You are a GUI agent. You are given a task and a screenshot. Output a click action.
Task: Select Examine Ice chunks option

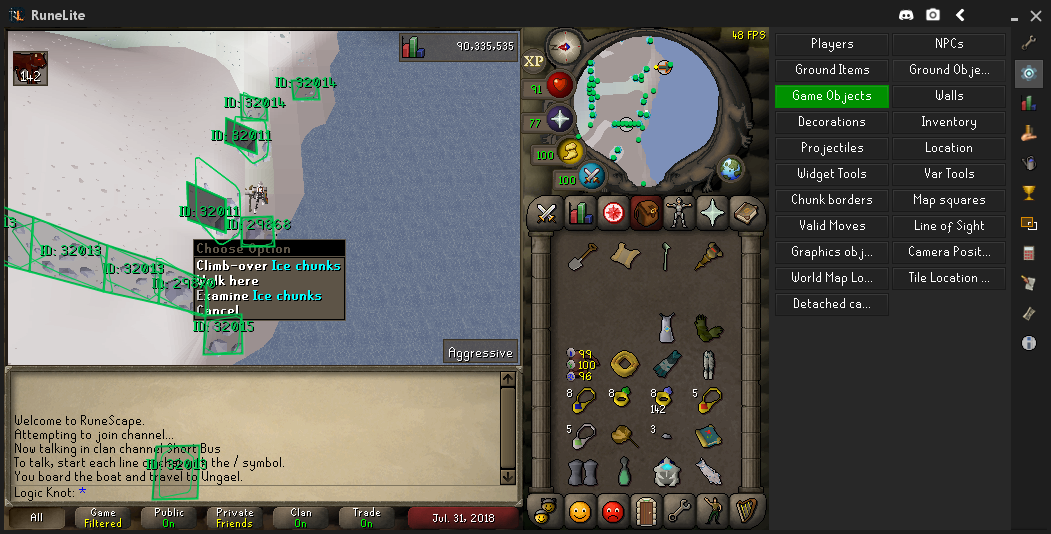[259, 296]
